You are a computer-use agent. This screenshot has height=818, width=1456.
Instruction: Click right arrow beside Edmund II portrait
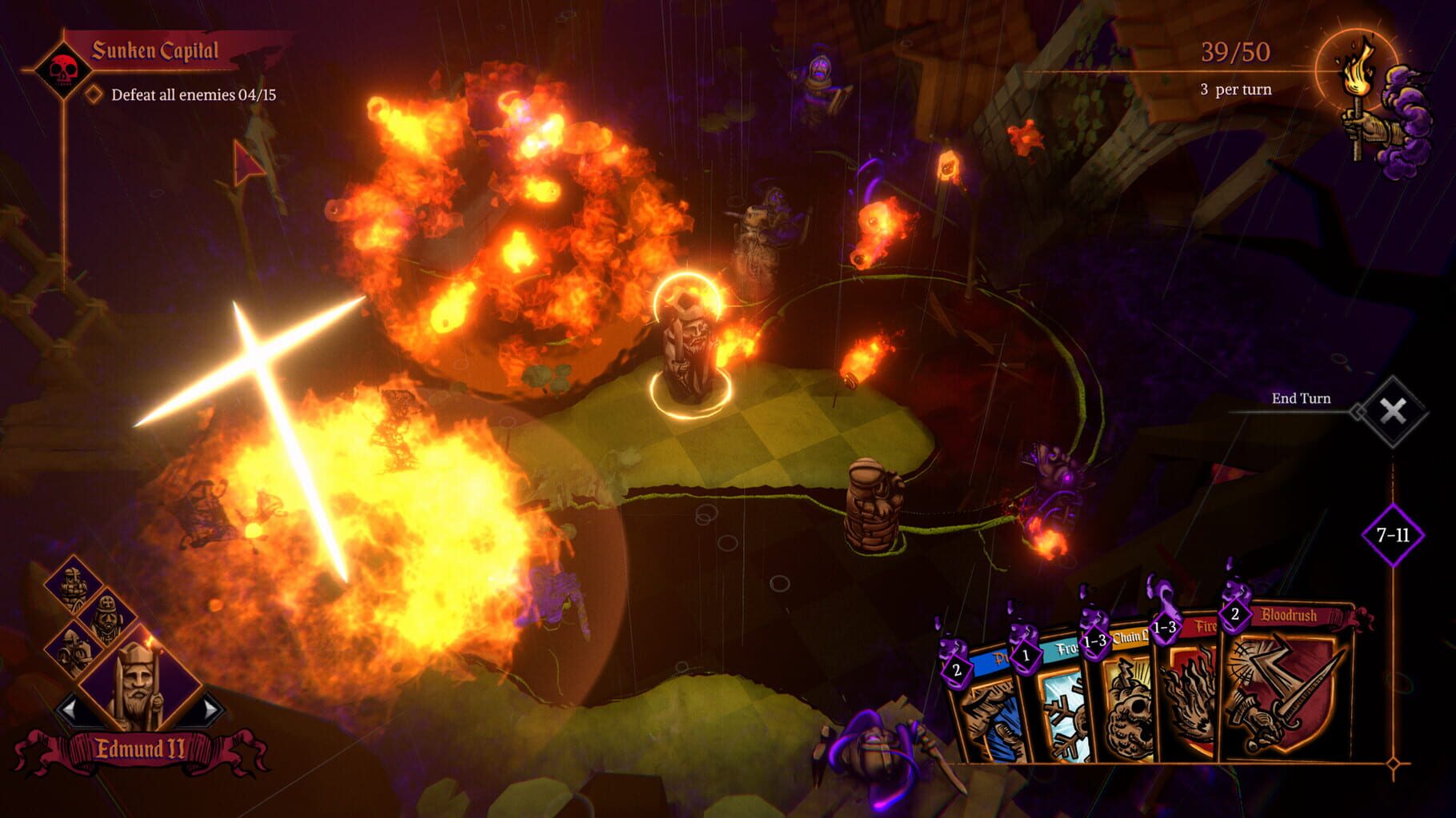208,708
